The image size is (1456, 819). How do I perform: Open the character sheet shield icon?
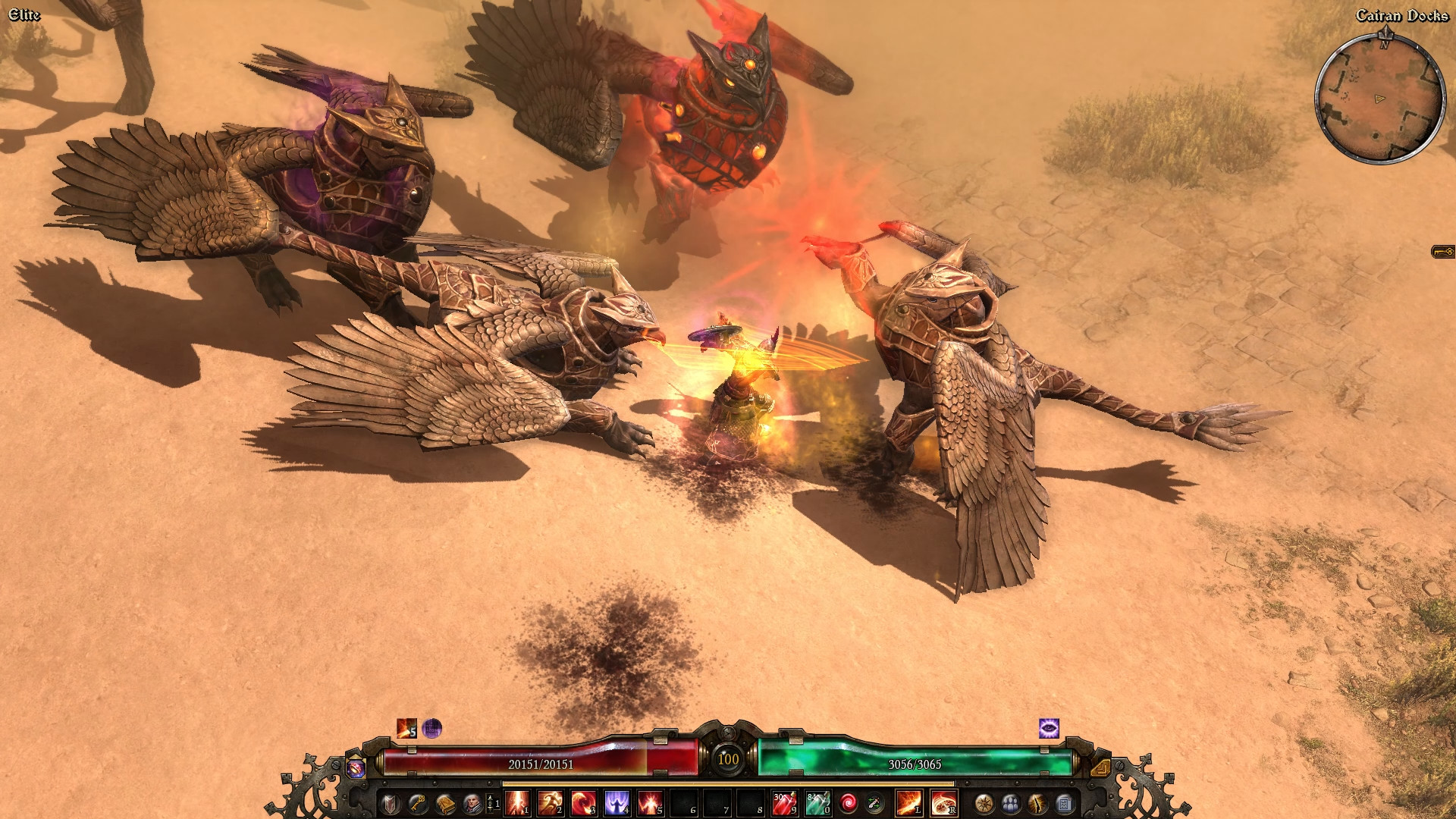pyautogui.click(x=390, y=803)
